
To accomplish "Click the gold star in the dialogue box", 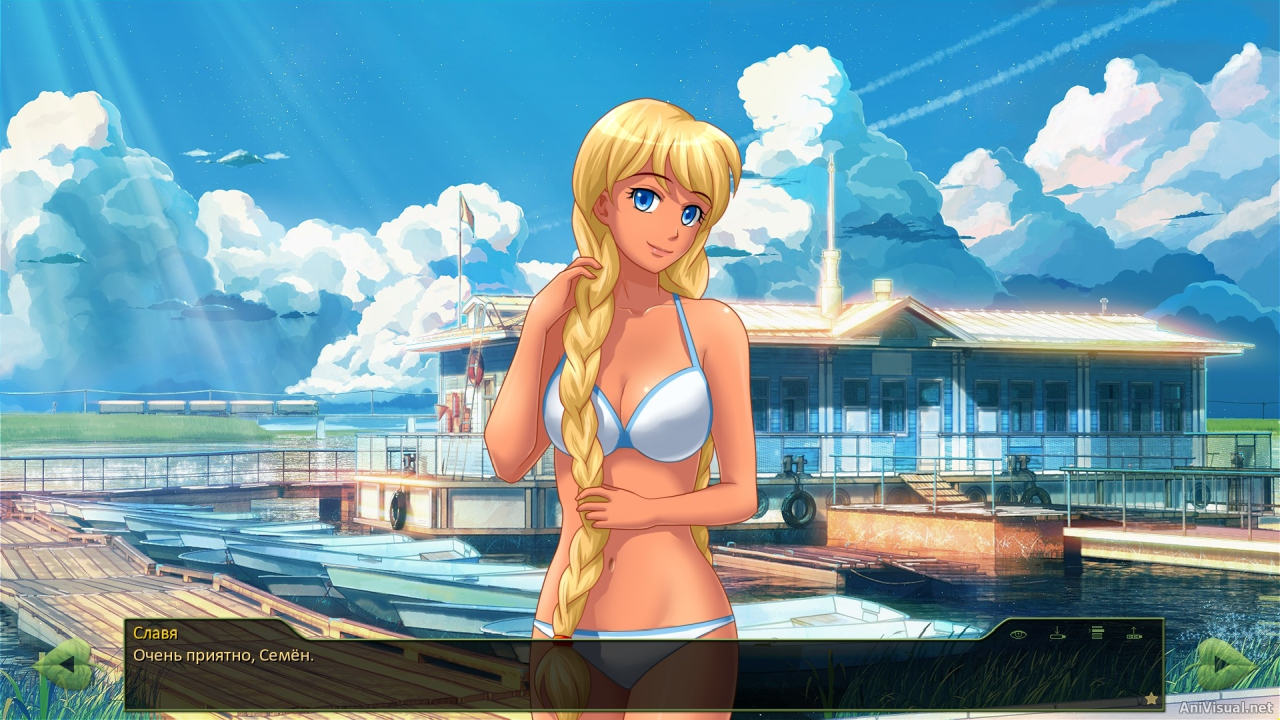I will [x=1151, y=698].
